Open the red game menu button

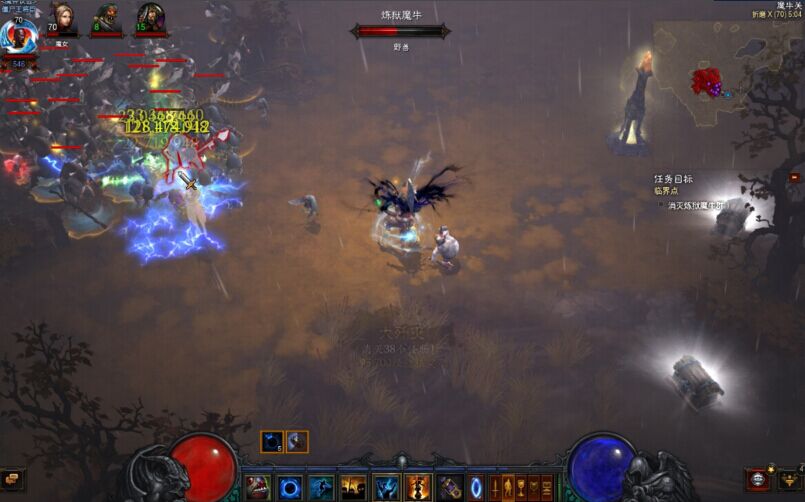tap(757, 479)
